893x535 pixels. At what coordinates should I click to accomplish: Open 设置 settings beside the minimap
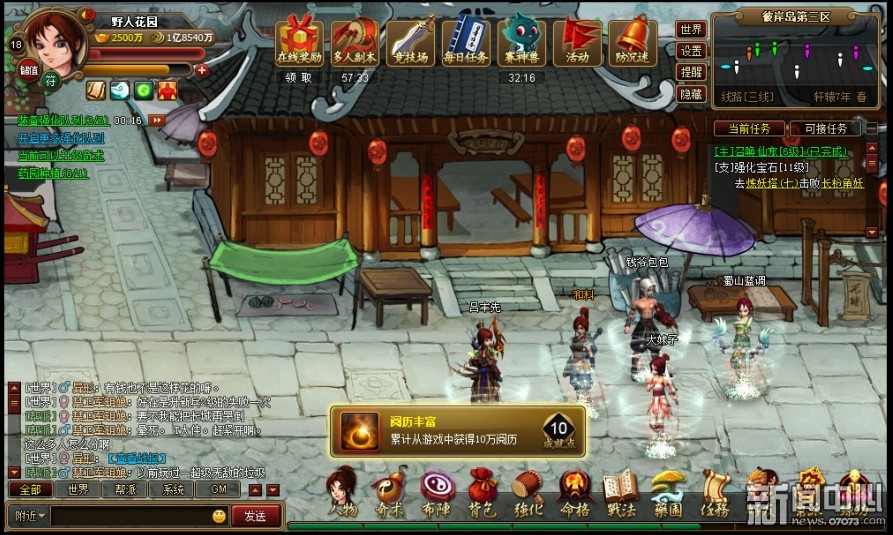pos(691,51)
